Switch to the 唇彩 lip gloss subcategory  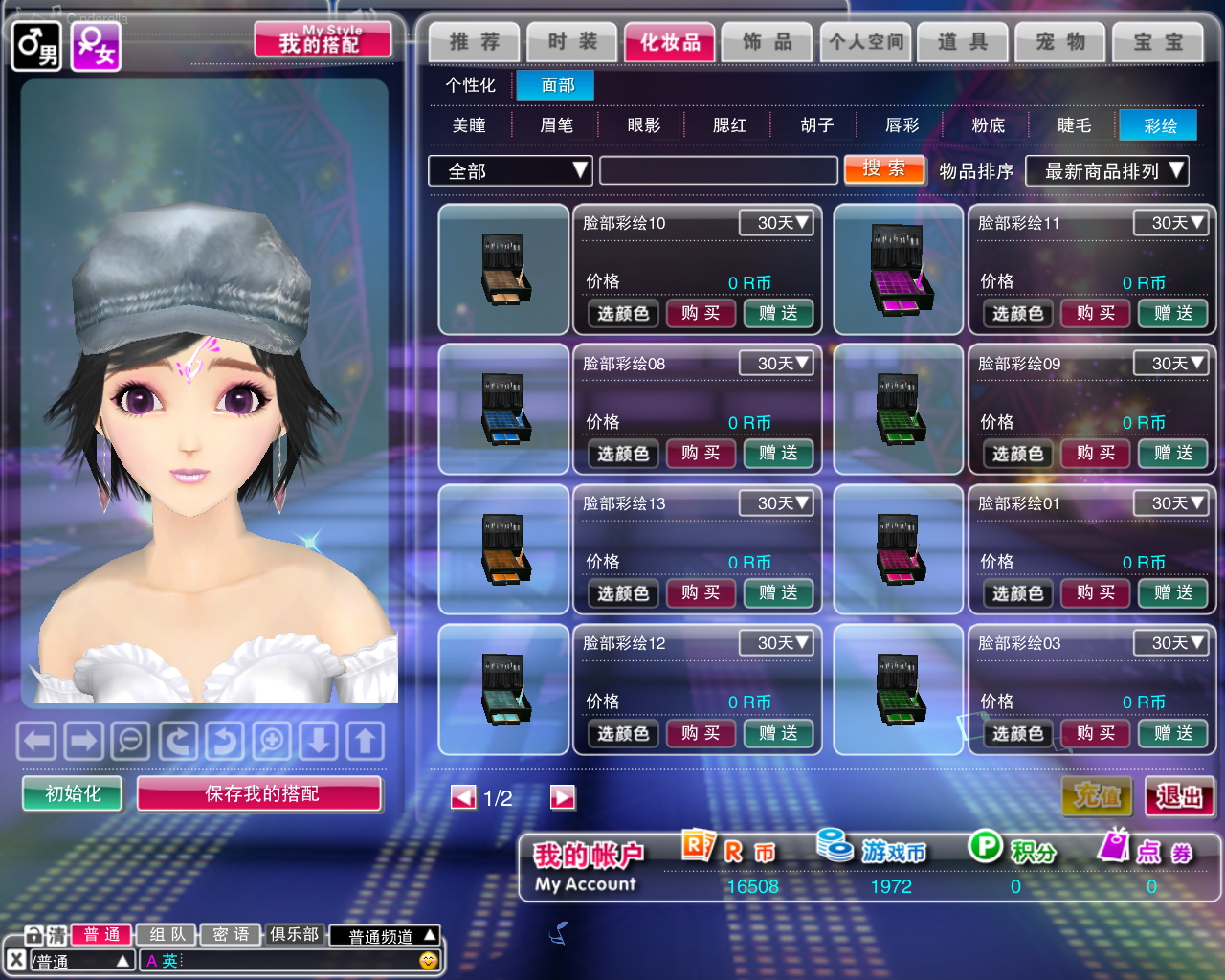coord(902,125)
